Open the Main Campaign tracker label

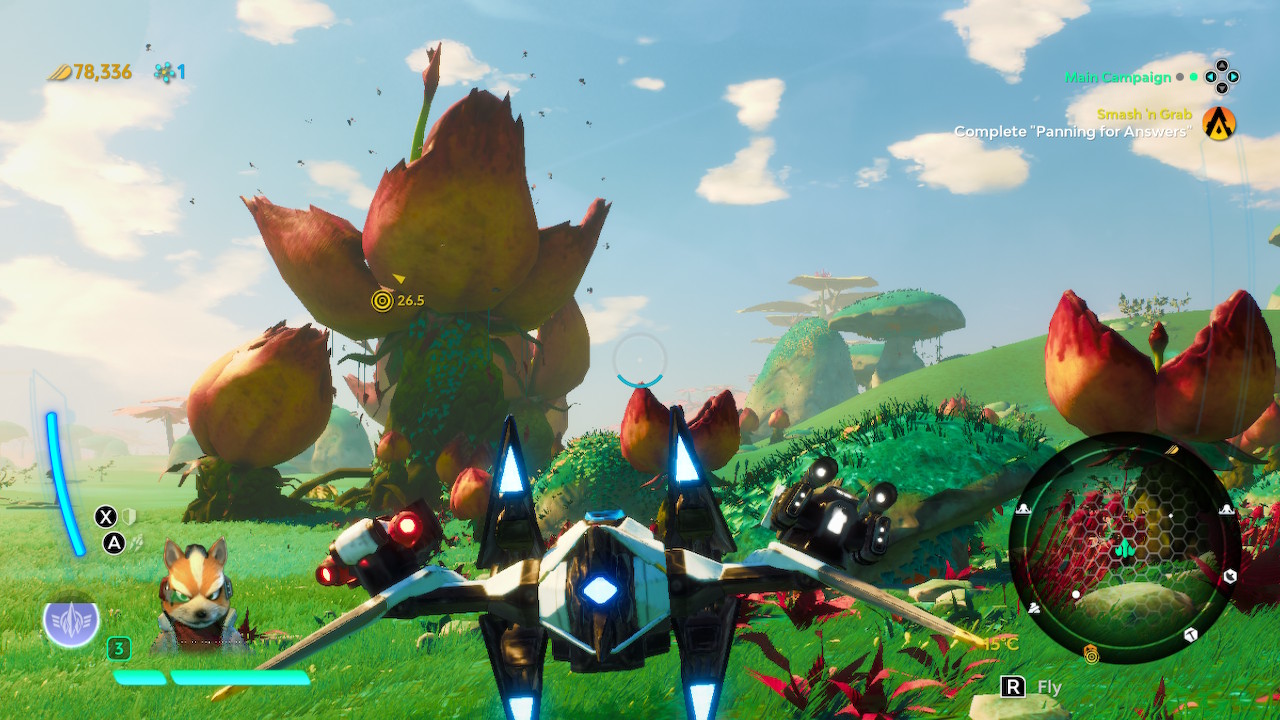click(x=1117, y=77)
